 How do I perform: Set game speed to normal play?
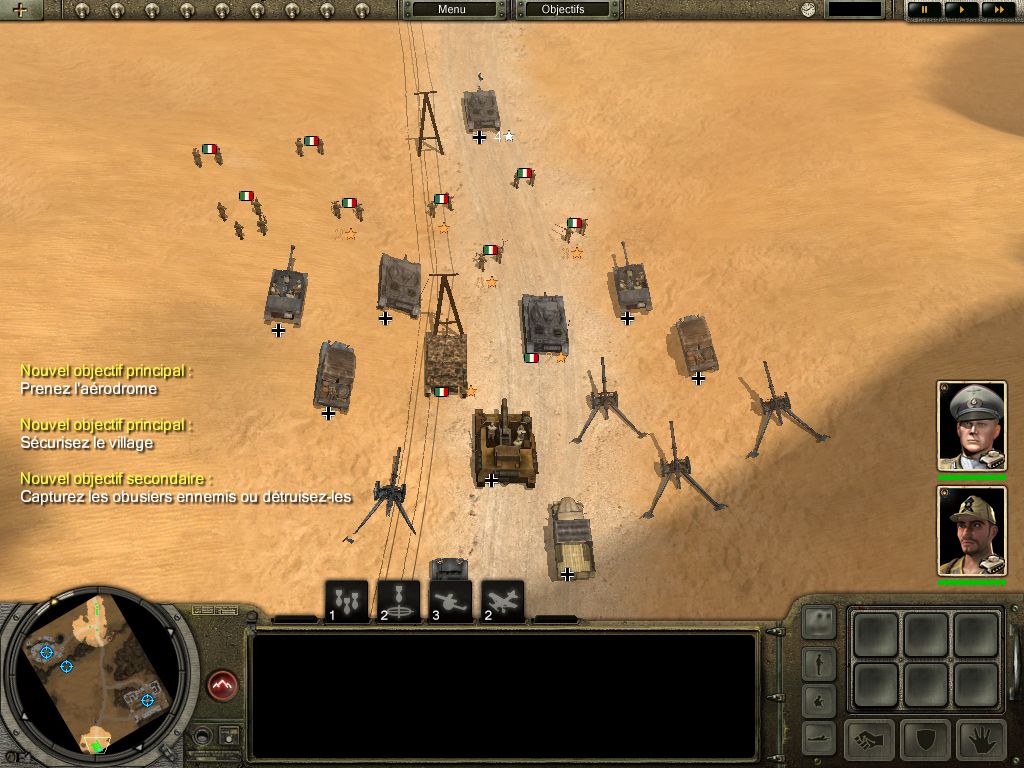pyautogui.click(x=961, y=10)
